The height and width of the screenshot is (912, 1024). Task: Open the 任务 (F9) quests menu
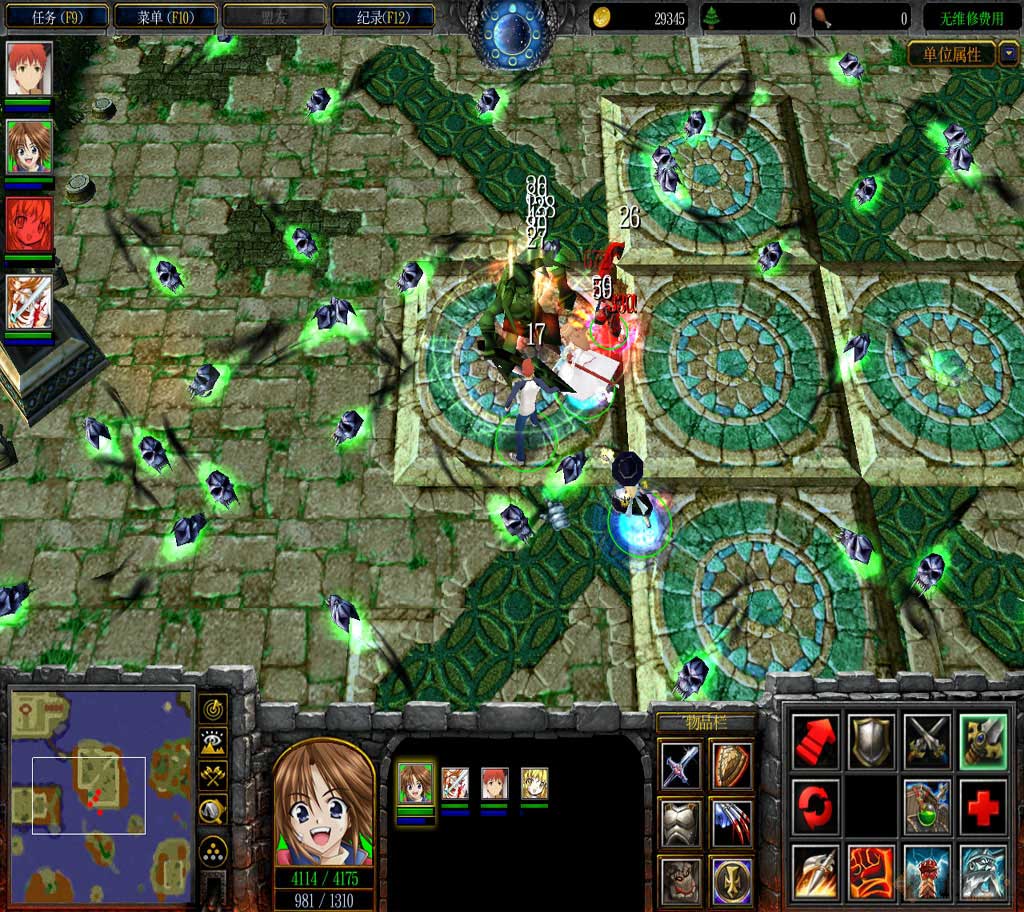[x=55, y=17]
